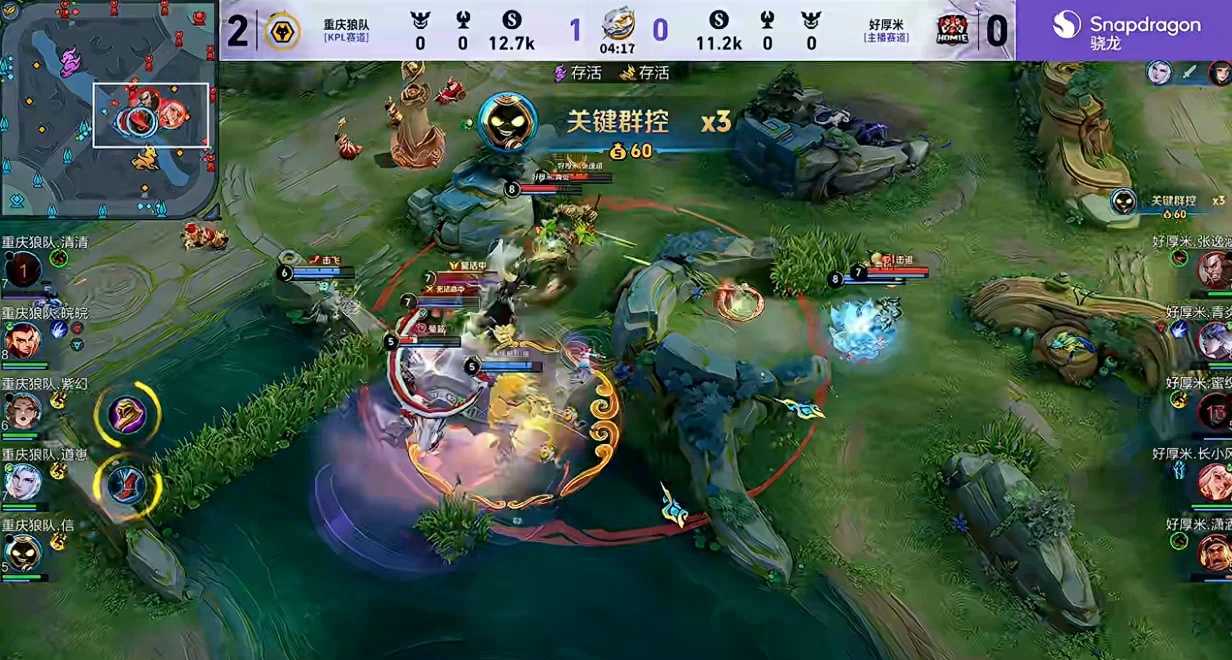
Task: Click the Snapdragon 骁龙 sponsor banner
Action: [1124, 31]
